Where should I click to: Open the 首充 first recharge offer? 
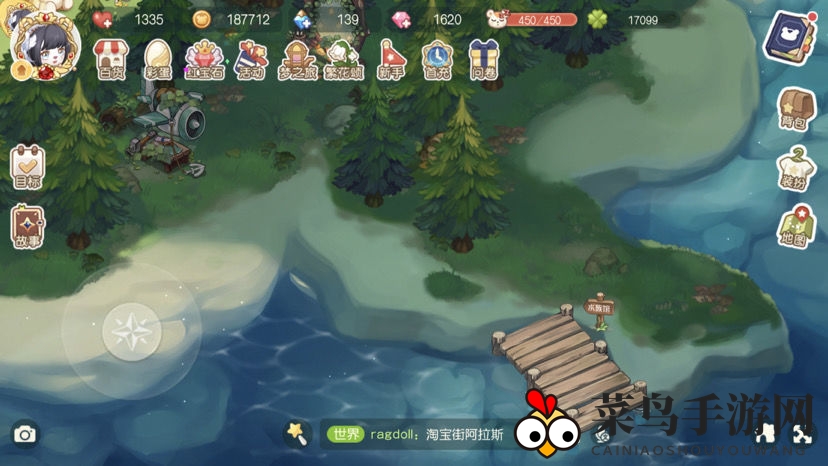(x=438, y=58)
